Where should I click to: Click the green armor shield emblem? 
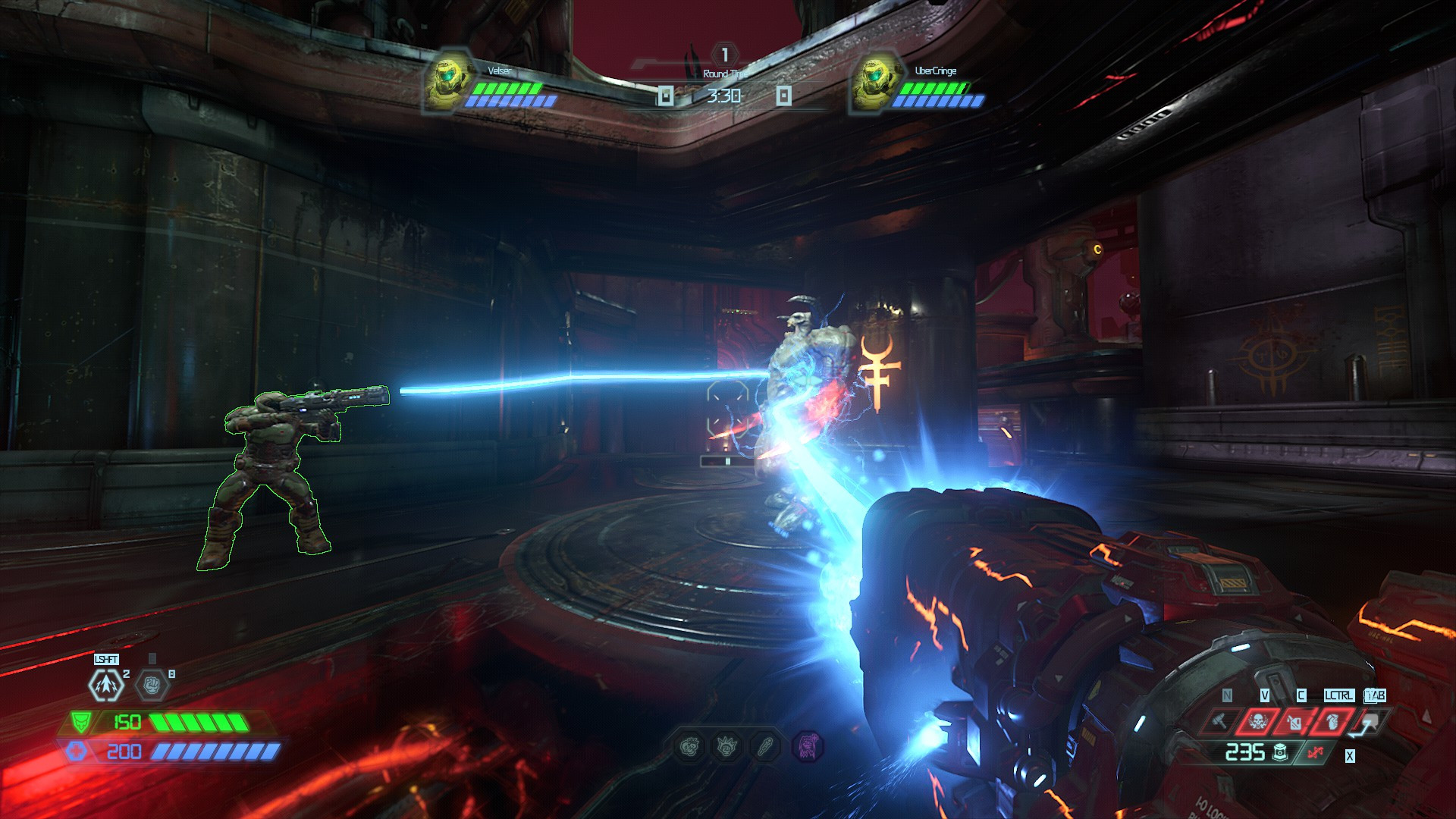click(80, 723)
